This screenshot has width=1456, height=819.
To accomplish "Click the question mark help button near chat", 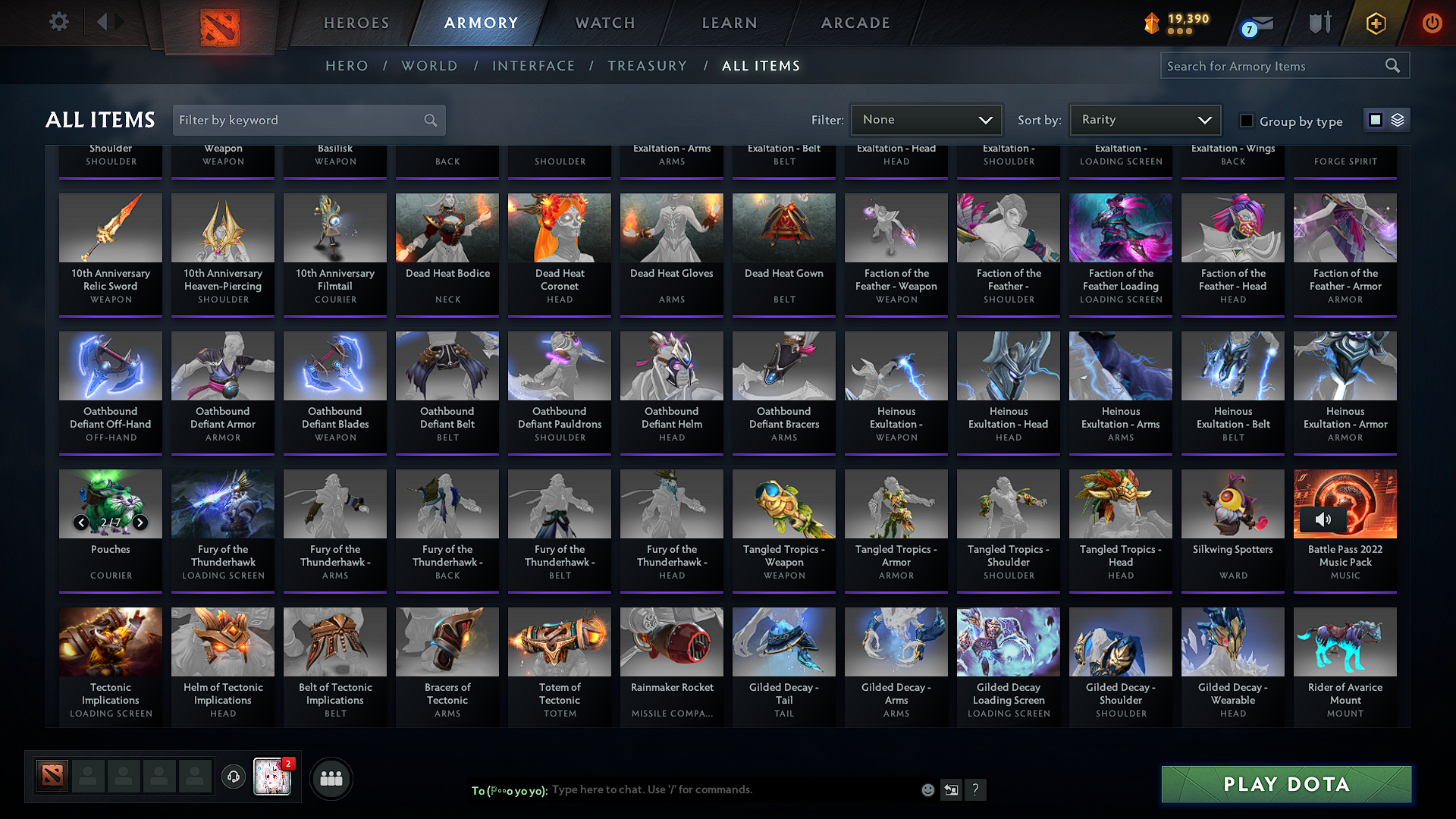I will point(976,789).
